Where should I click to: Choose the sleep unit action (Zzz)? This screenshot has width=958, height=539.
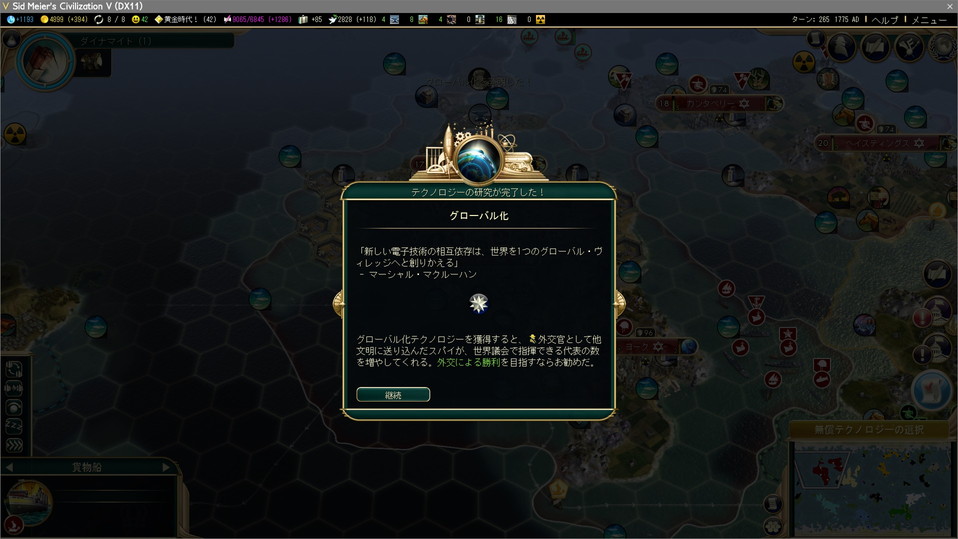pyautogui.click(x=15, y=425)
